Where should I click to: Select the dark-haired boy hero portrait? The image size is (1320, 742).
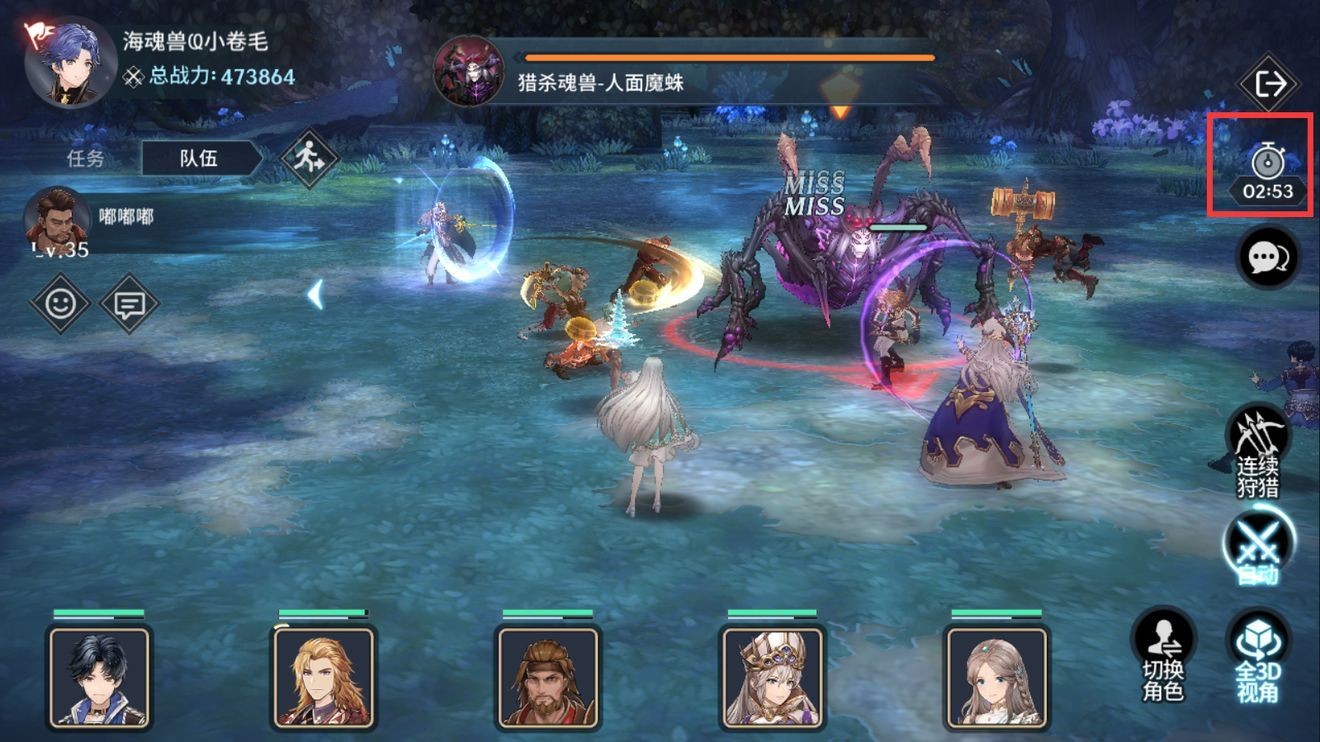click(99, 676)
